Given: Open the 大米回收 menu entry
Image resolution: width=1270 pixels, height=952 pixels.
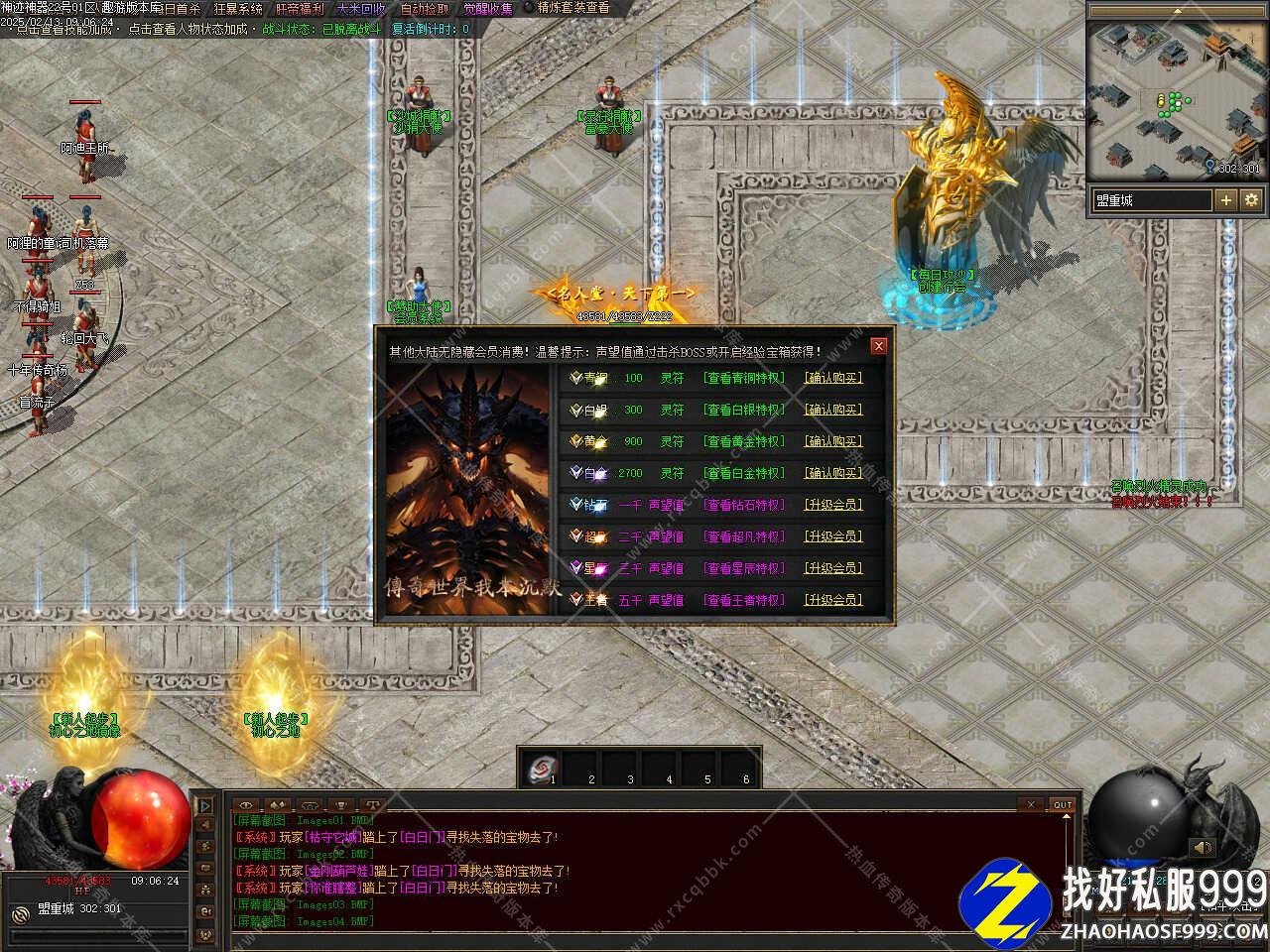Looking at the screenshot, I should coord(361,9).
